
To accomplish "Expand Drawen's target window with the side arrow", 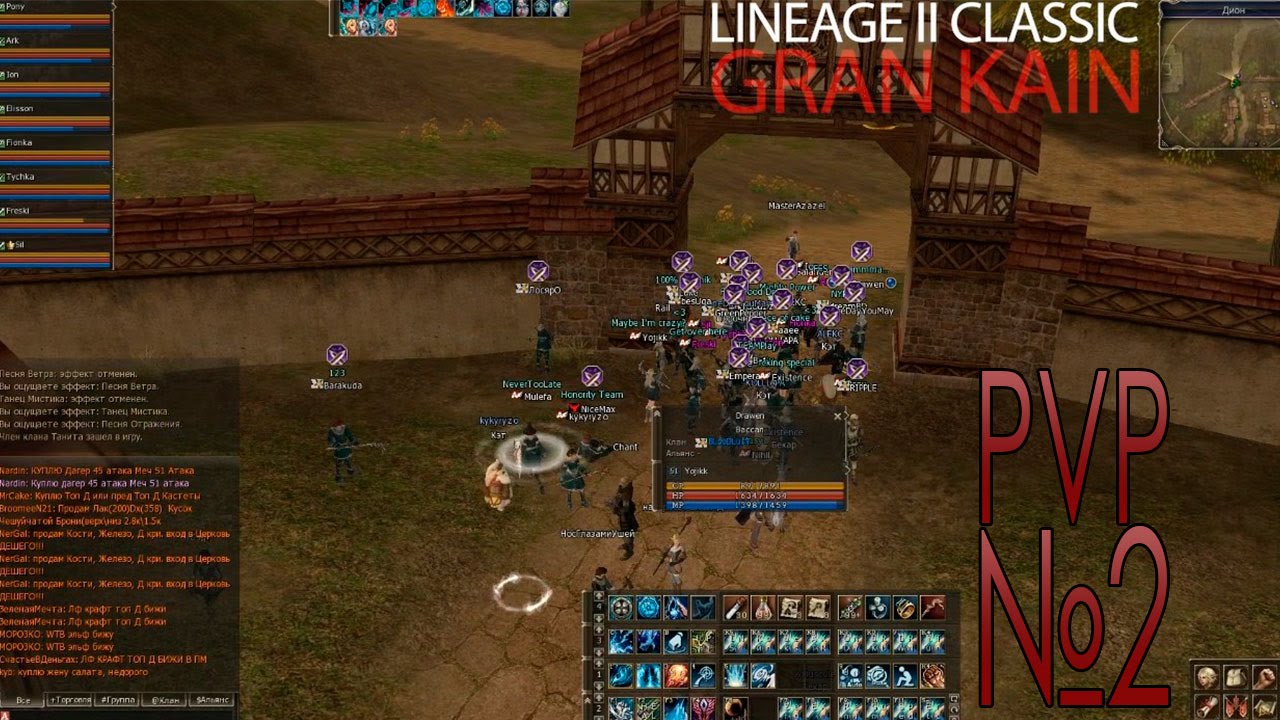I will coord(848,469).
